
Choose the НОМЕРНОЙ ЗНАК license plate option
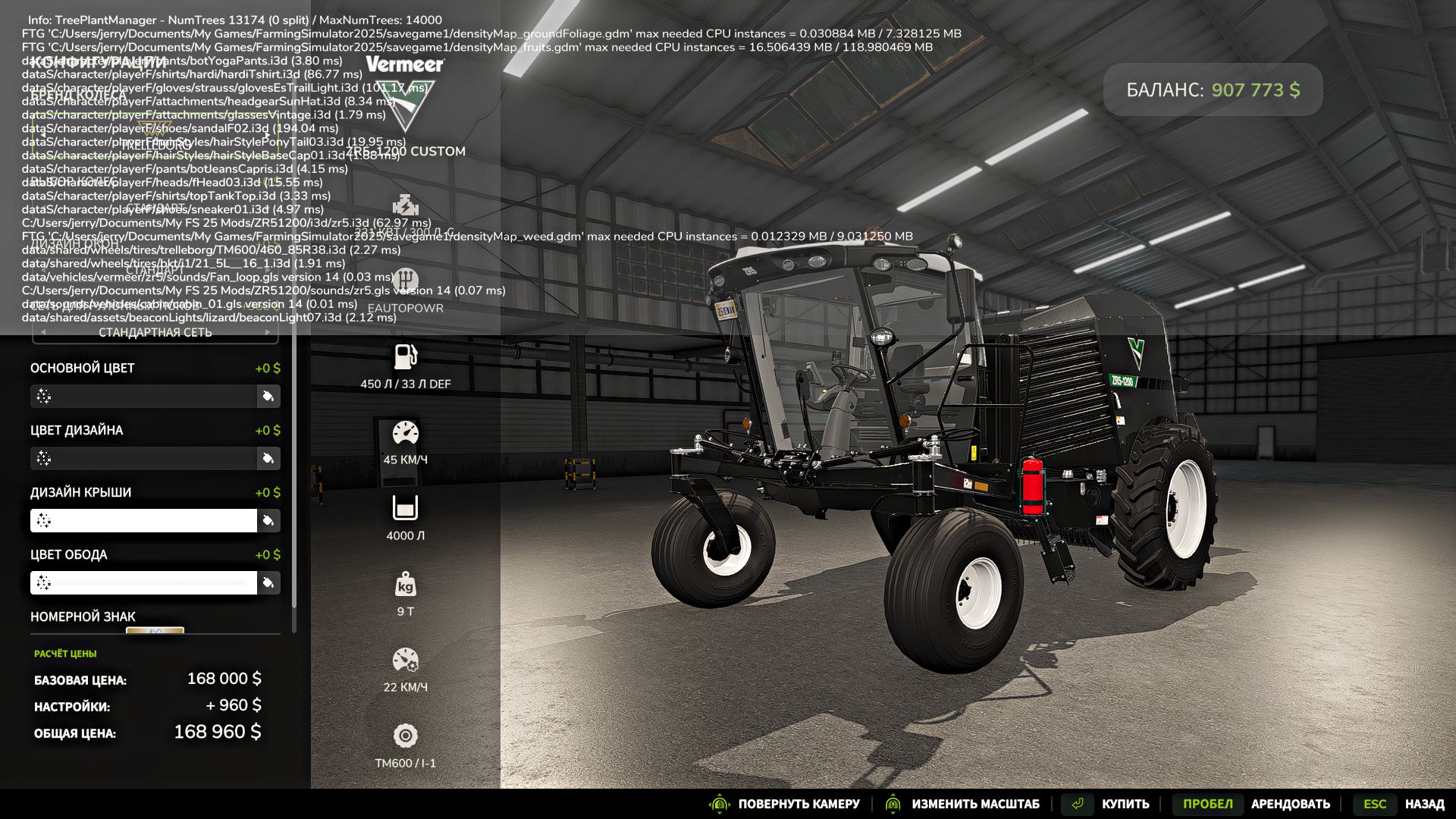(x=155, y=630)
